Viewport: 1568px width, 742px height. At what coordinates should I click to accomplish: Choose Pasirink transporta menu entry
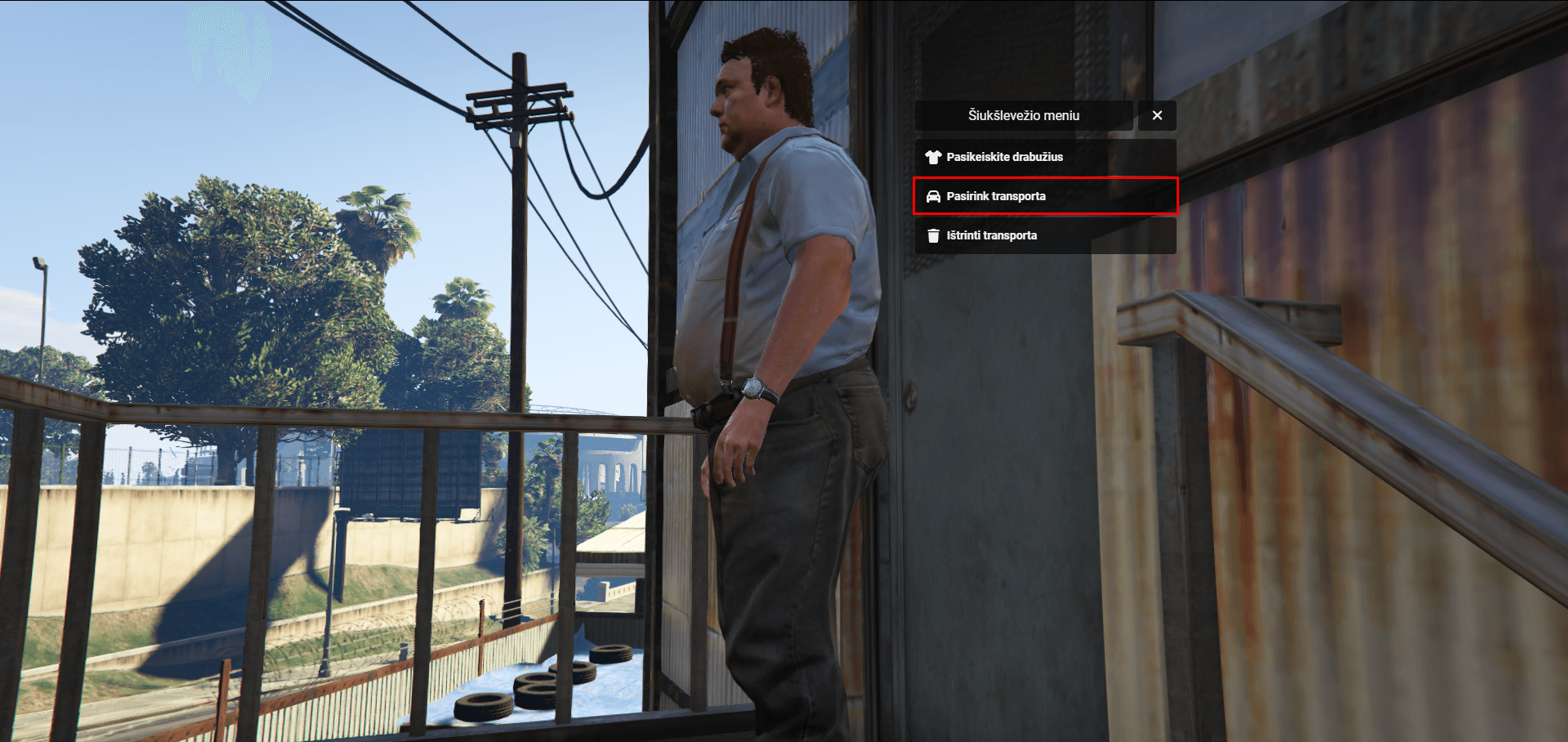coord(1044,196)
